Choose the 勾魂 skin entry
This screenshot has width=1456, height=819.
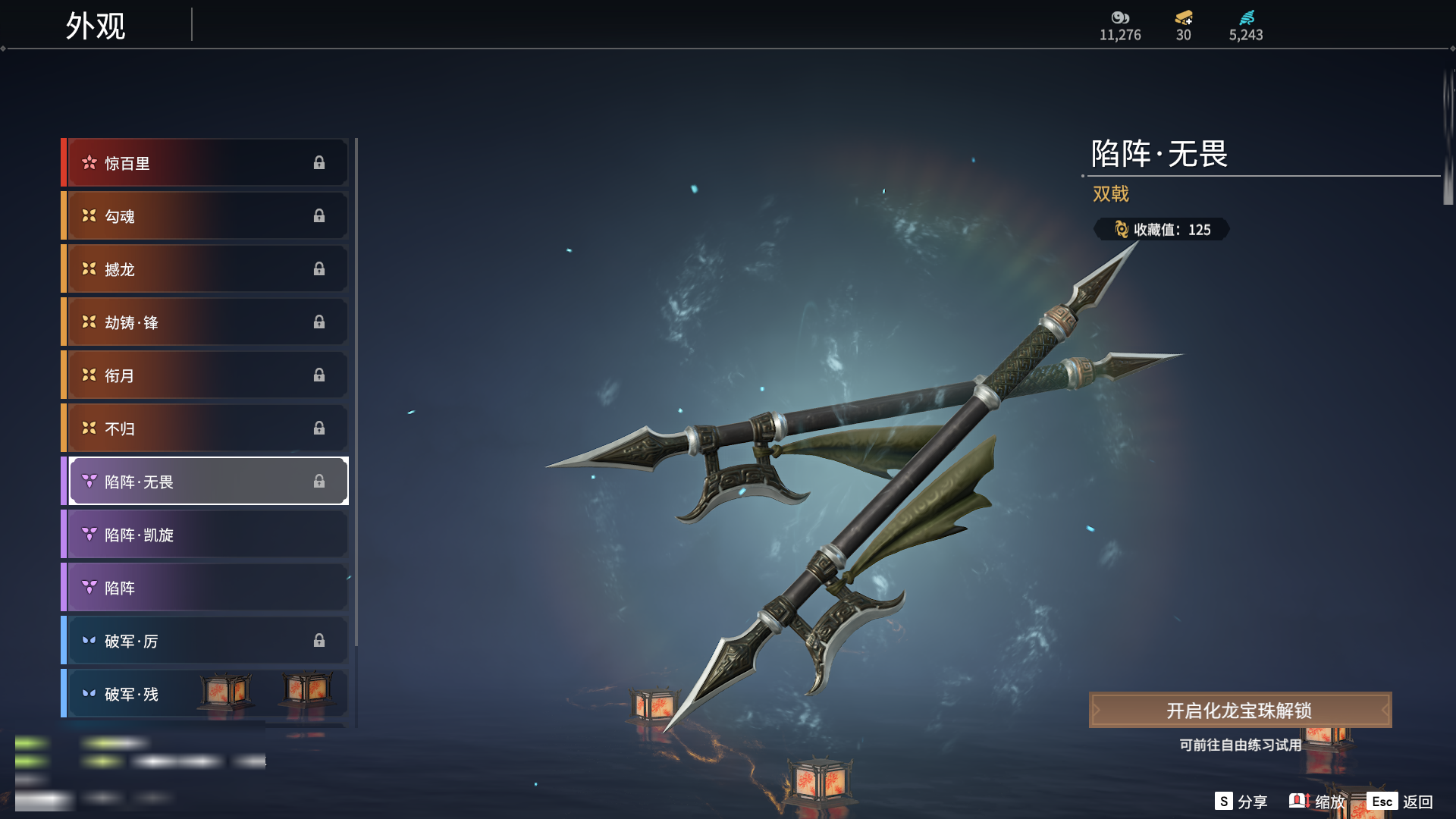(x=206, y=216)
